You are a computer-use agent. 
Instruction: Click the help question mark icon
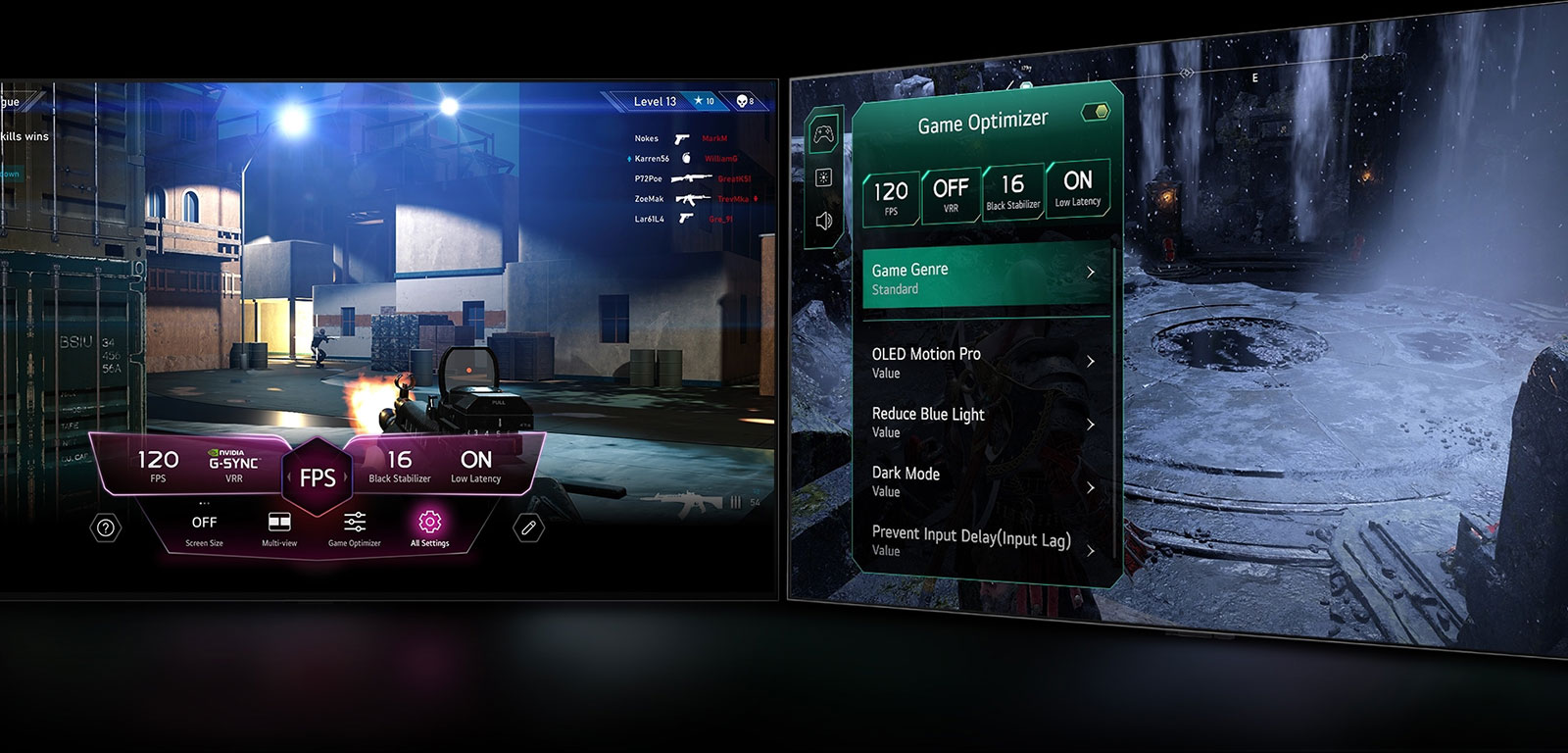click(105, 527)
